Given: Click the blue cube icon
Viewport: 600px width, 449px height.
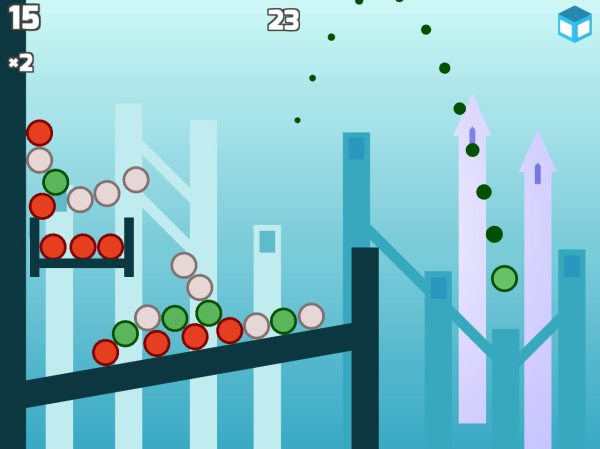Looking at the screenshot, I should coord(574,23).
